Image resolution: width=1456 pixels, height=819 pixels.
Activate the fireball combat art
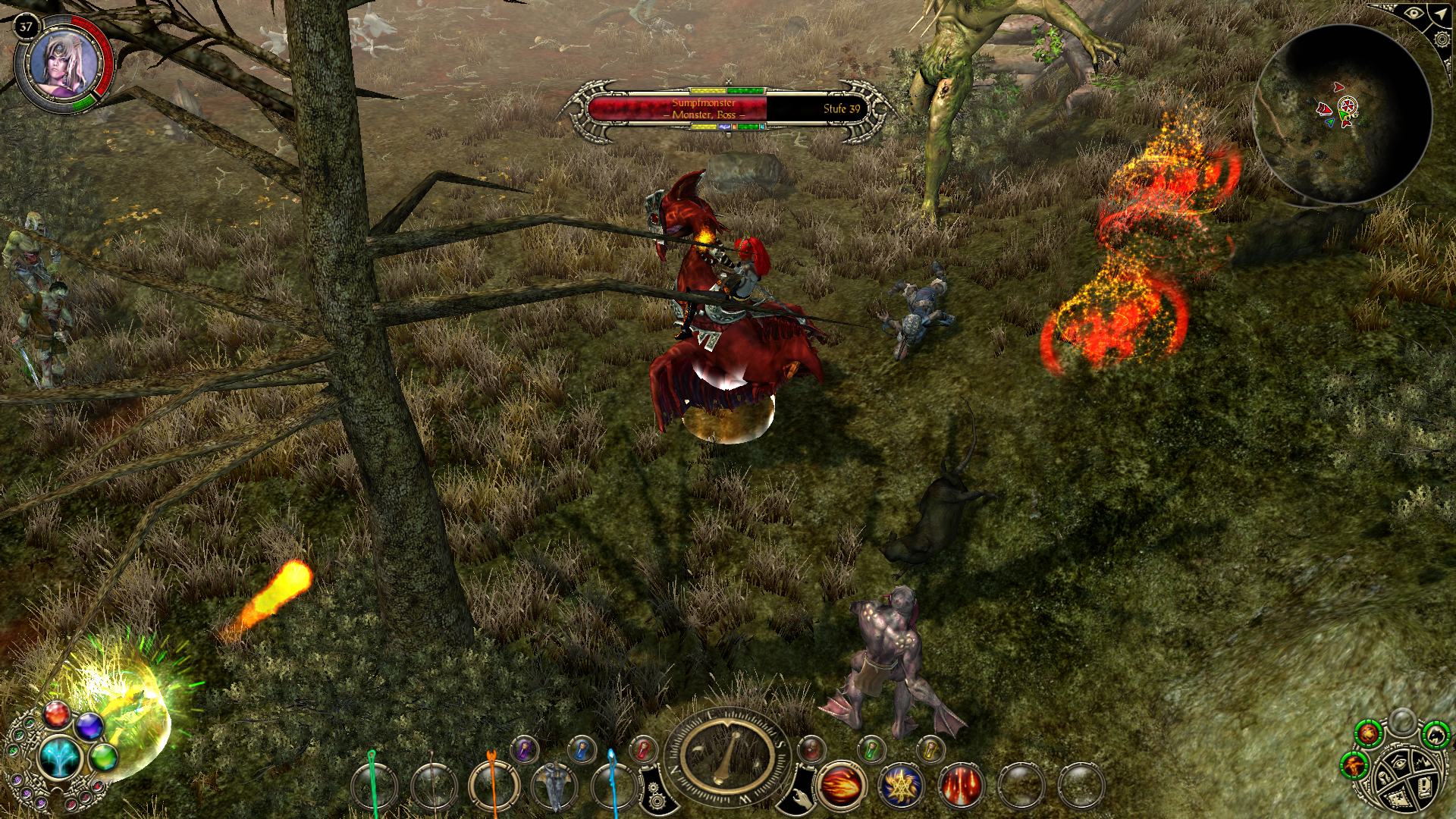pyautogui.click(x=841, y=786)
